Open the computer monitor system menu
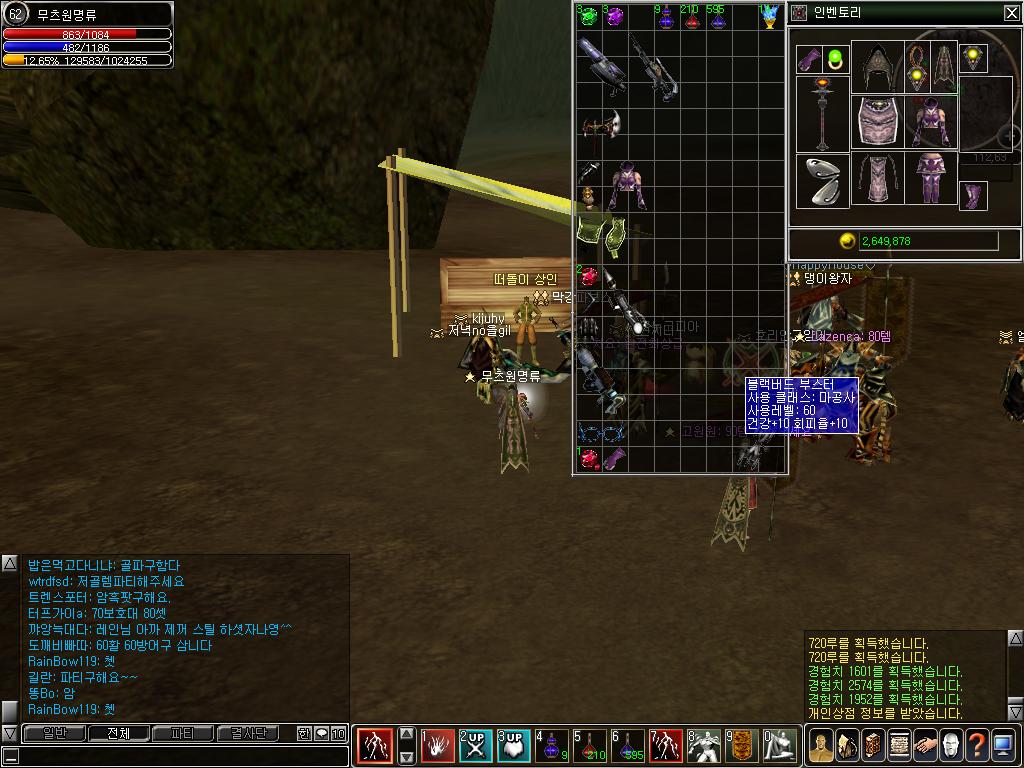Screen dimensions: 1024x768 coord(1002,745)
